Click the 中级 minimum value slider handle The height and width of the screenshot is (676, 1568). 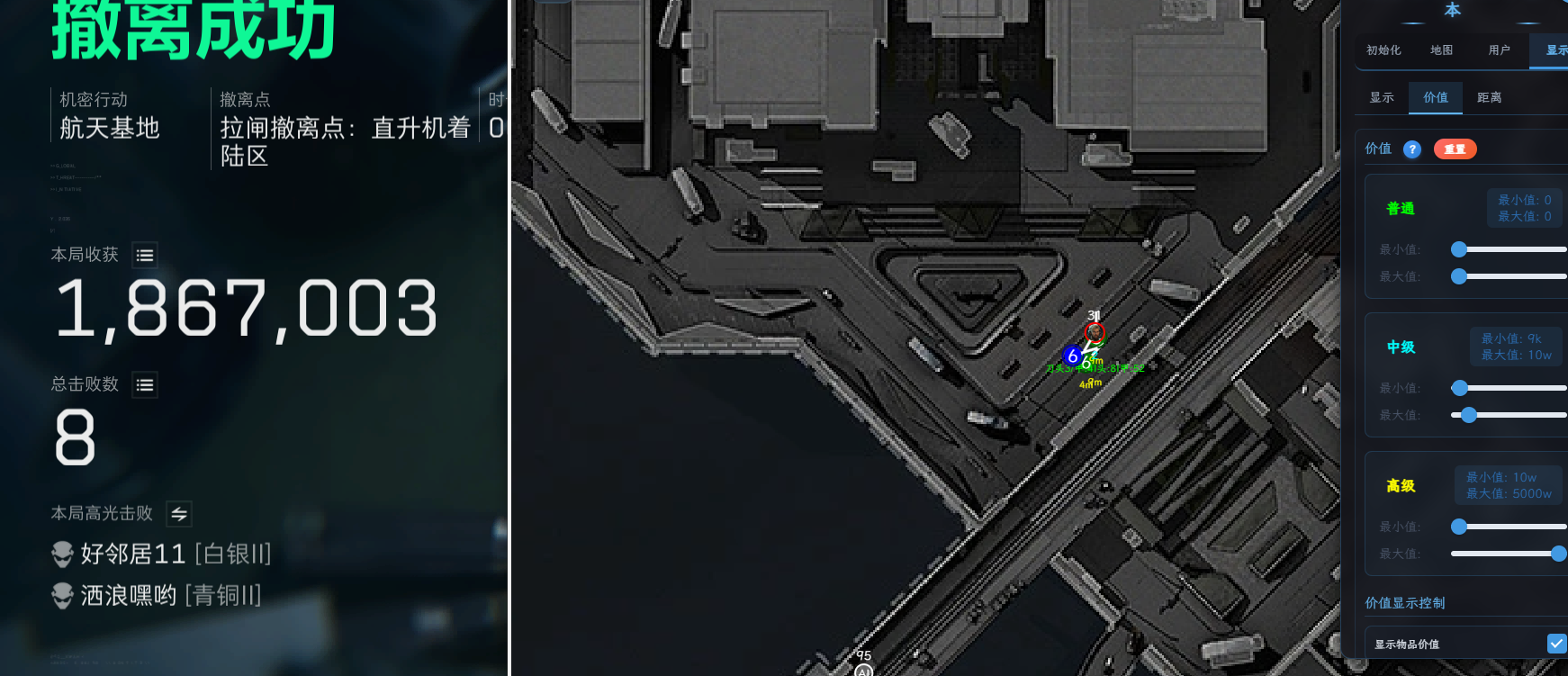1460,388
